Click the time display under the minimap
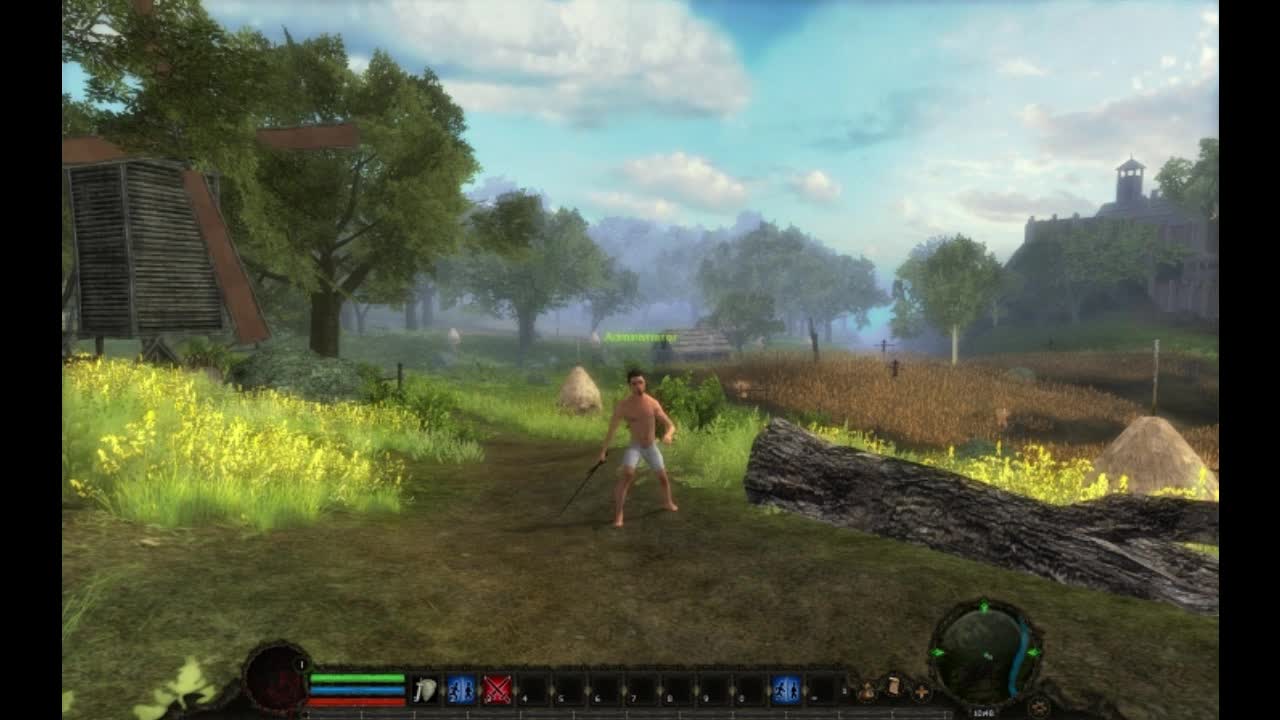Screen dimensions: 1280x720 tap(984, 713)
